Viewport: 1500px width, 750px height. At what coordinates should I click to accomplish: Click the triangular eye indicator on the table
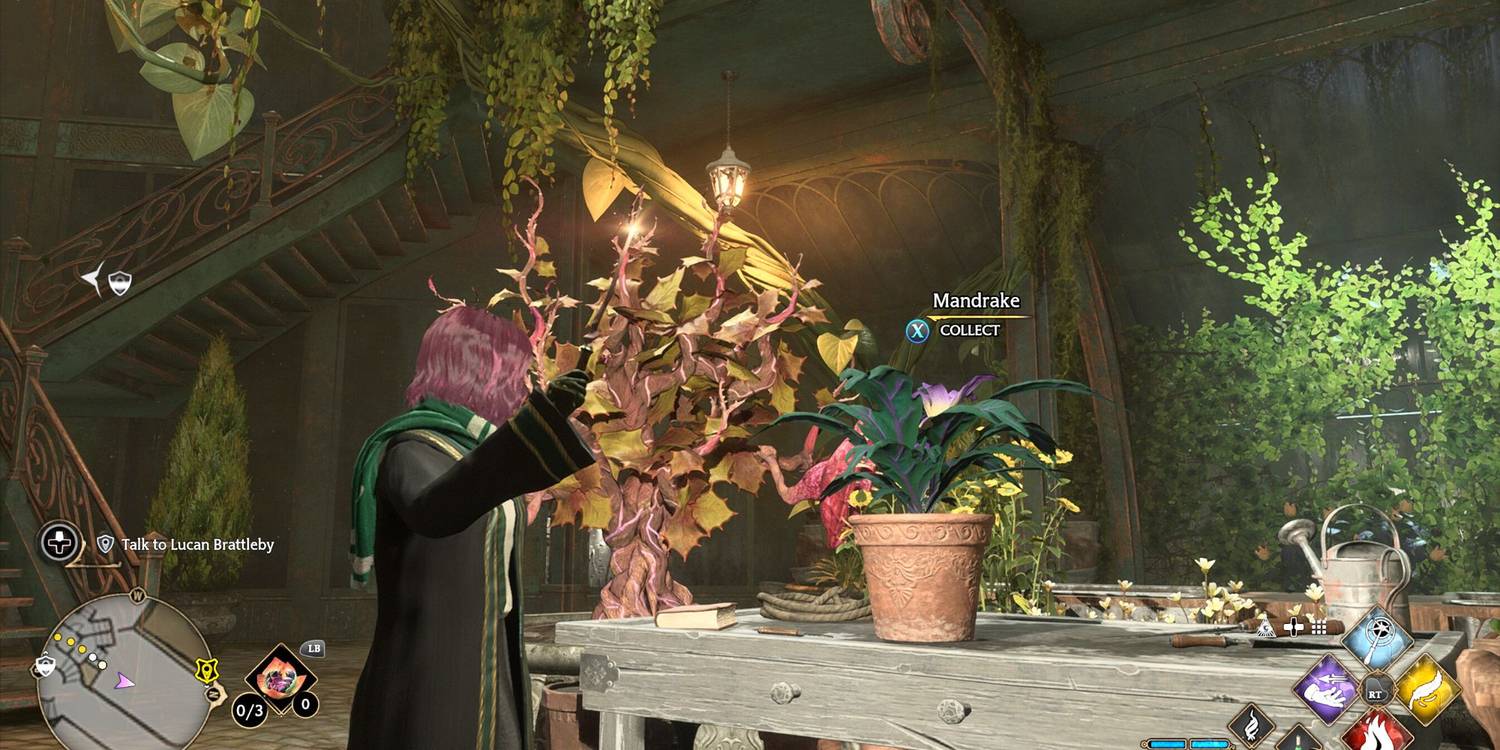point(1265,626)
